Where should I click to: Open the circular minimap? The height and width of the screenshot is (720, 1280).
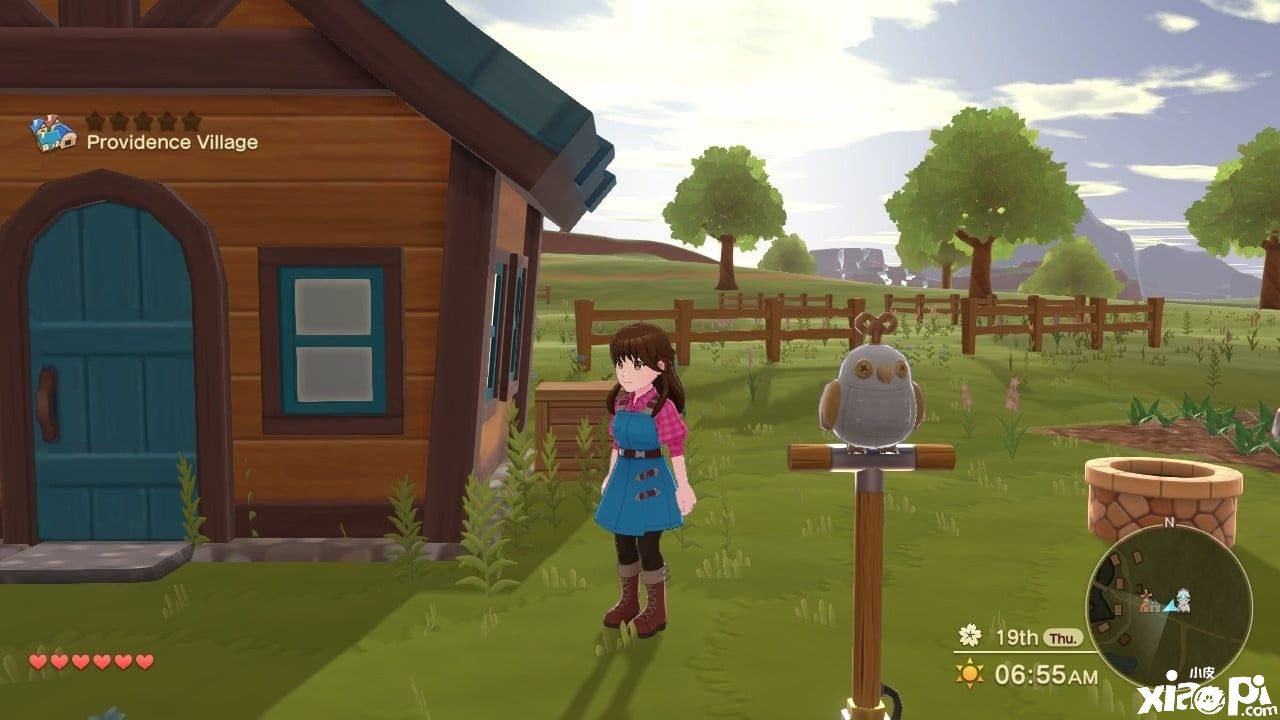point(1168,606)
